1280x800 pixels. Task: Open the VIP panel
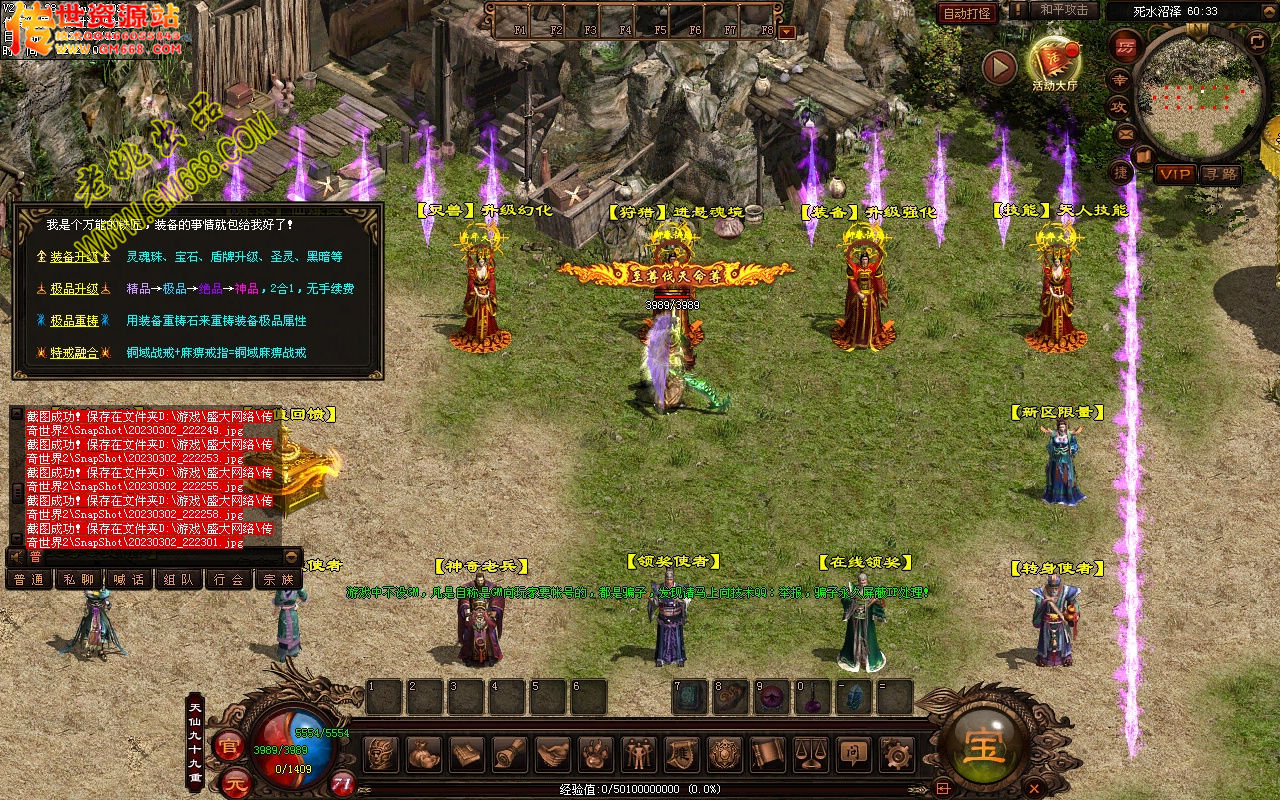[1176, 174]
